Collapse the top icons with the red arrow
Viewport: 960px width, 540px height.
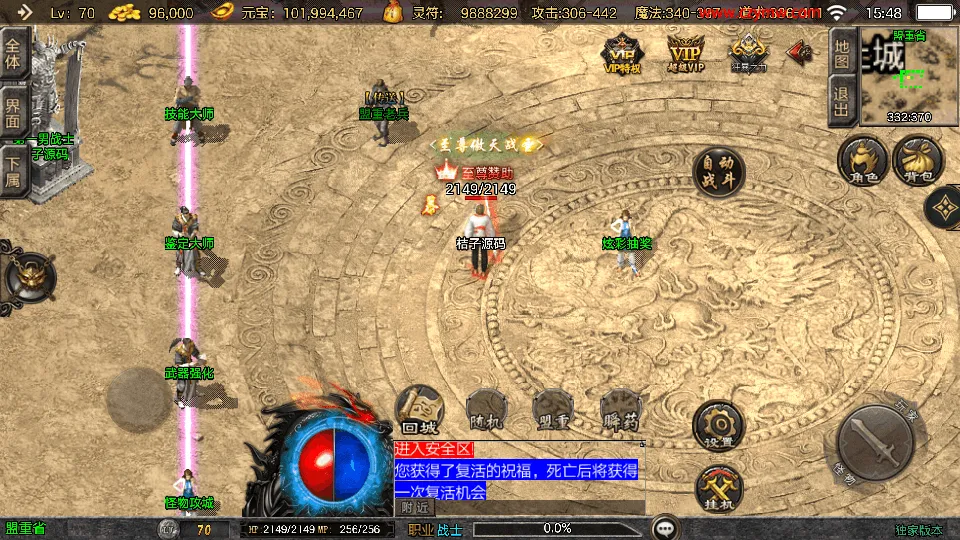click(x=801, y=51)
